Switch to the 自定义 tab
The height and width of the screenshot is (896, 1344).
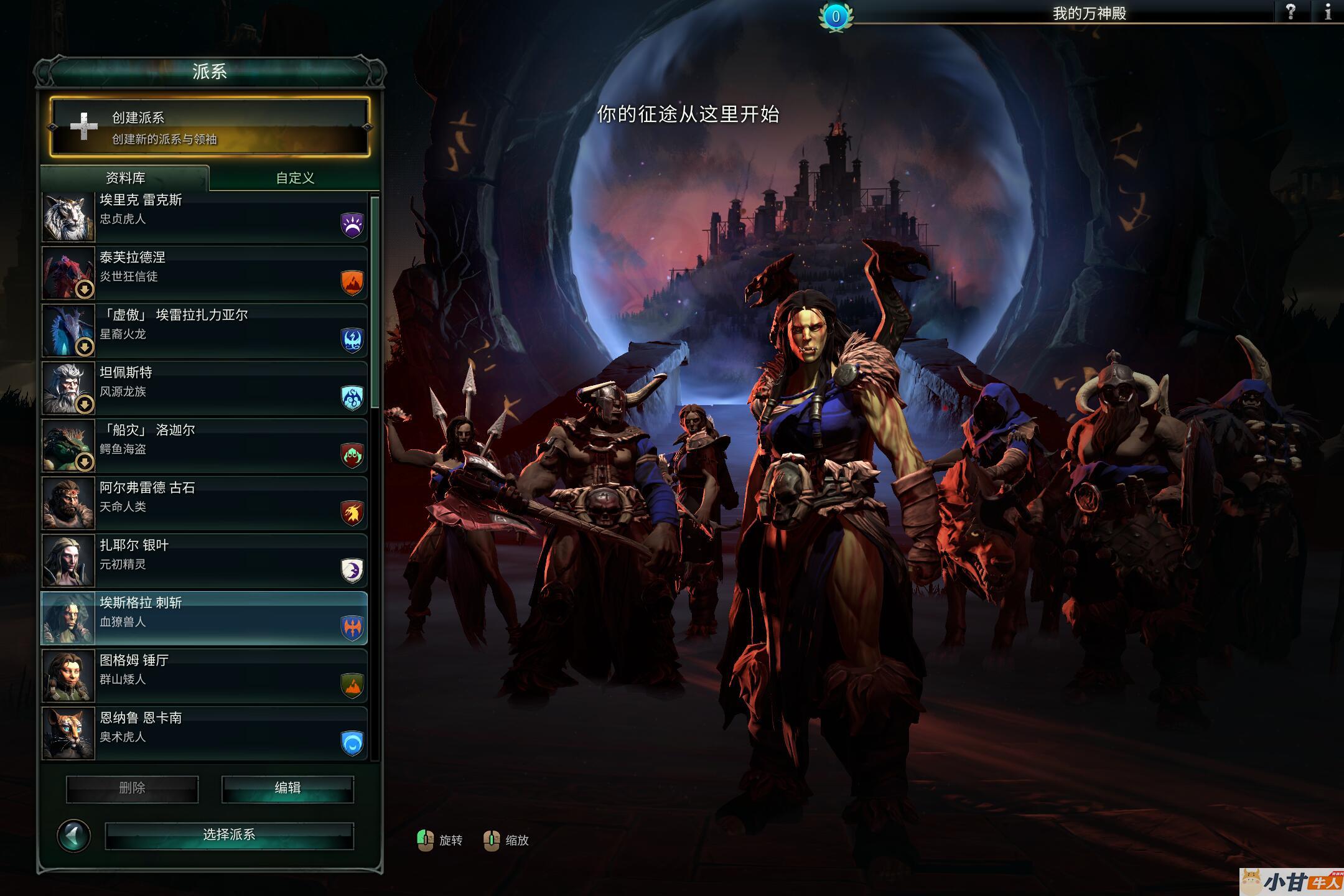[x=295, y=178]
